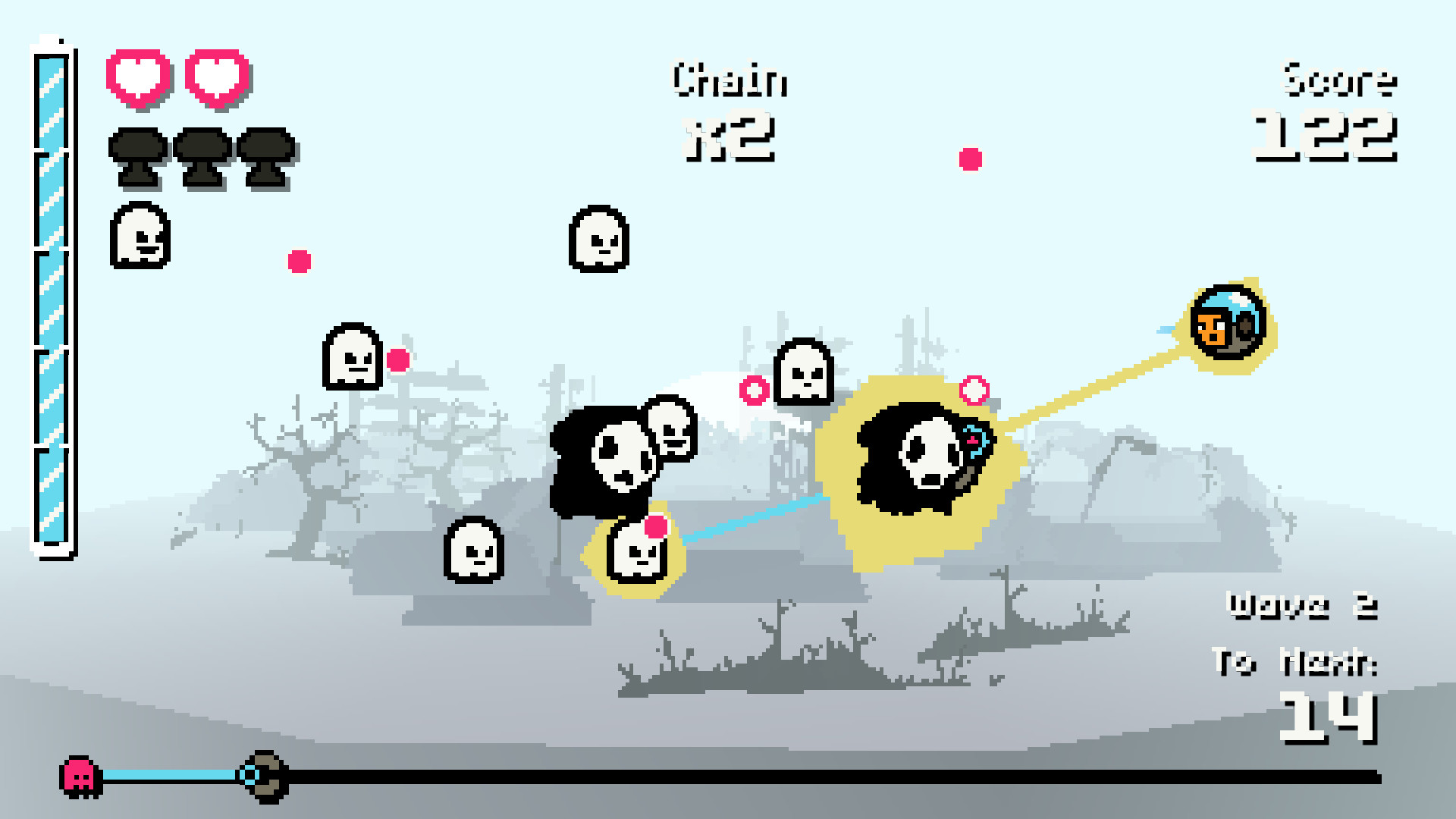Viewport: 1456px width, 819px height.
Task: Click the Score 122 display
Action: pos(1331,110)
